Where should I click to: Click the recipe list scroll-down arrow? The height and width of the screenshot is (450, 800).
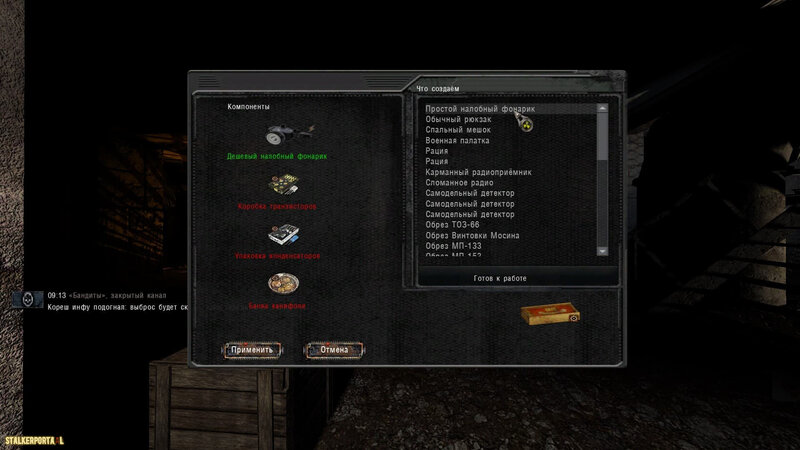(x=602, y=249)
